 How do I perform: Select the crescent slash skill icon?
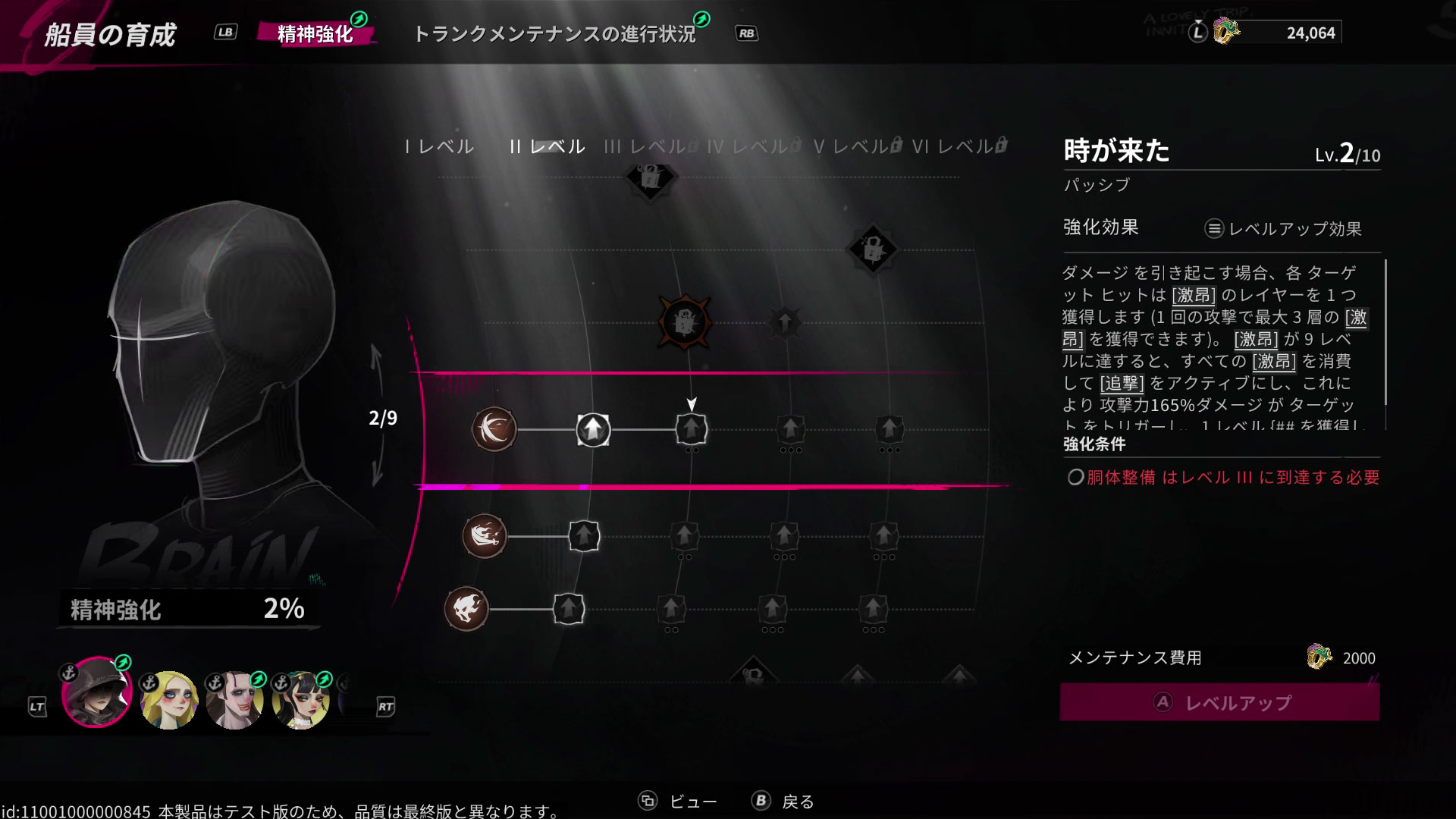click(x=494, y=428)
